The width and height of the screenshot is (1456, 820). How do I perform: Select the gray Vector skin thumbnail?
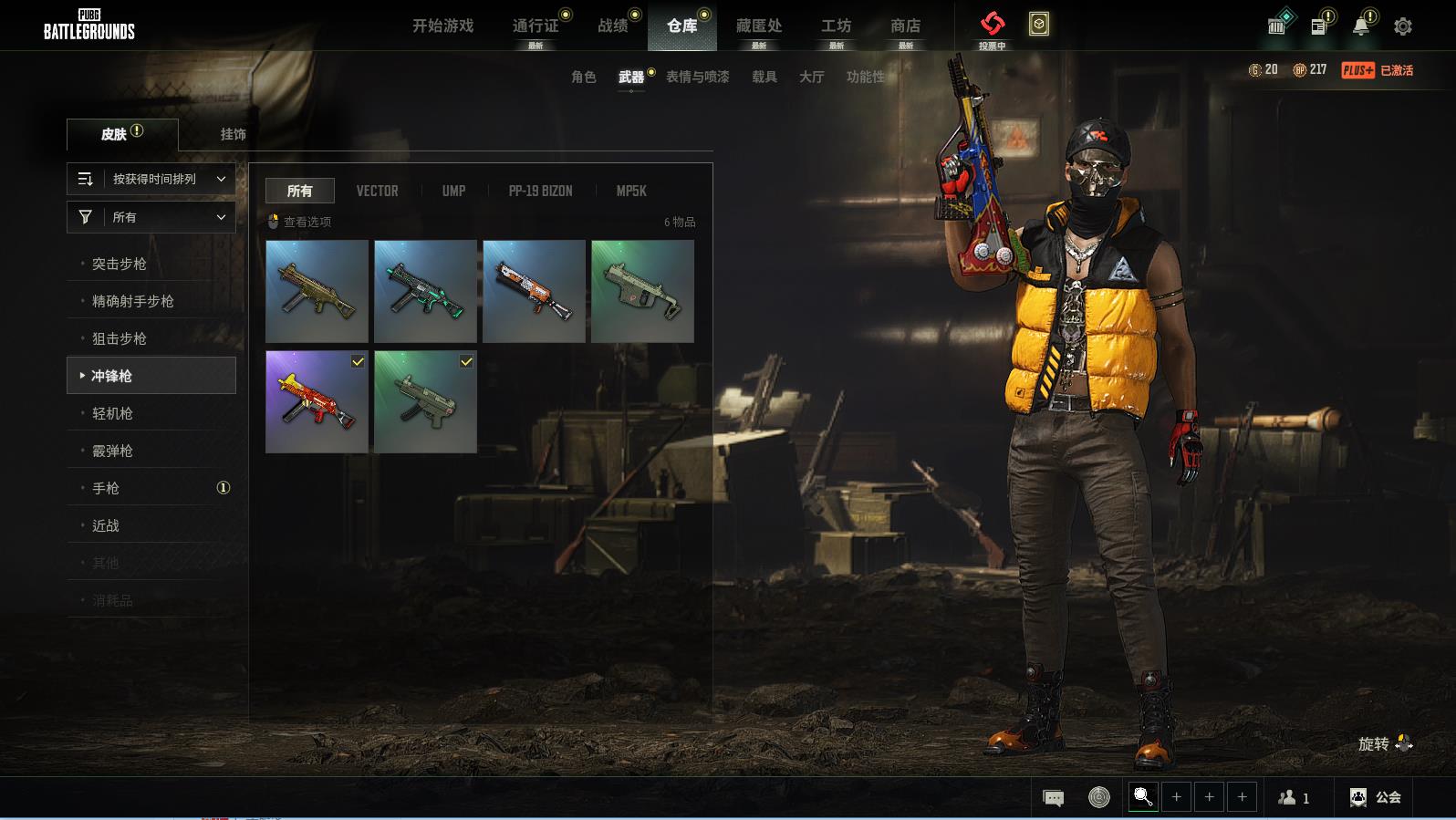click(x=642, y=291)
